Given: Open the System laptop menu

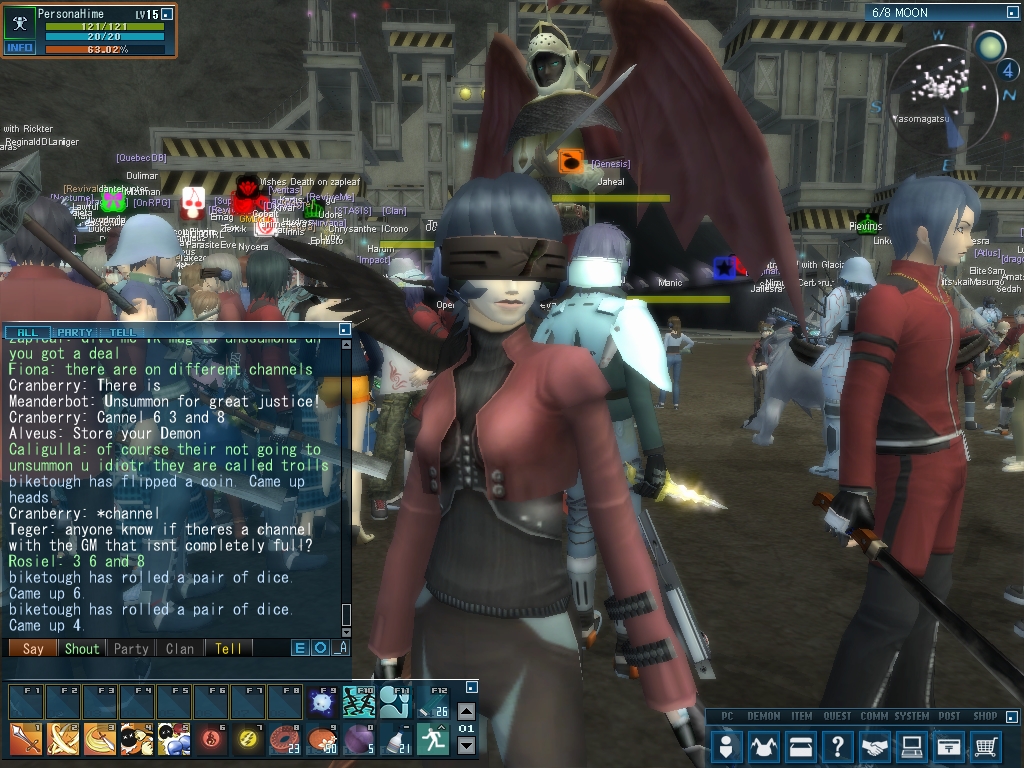Looking at the screenshot, I should point(912,746).
